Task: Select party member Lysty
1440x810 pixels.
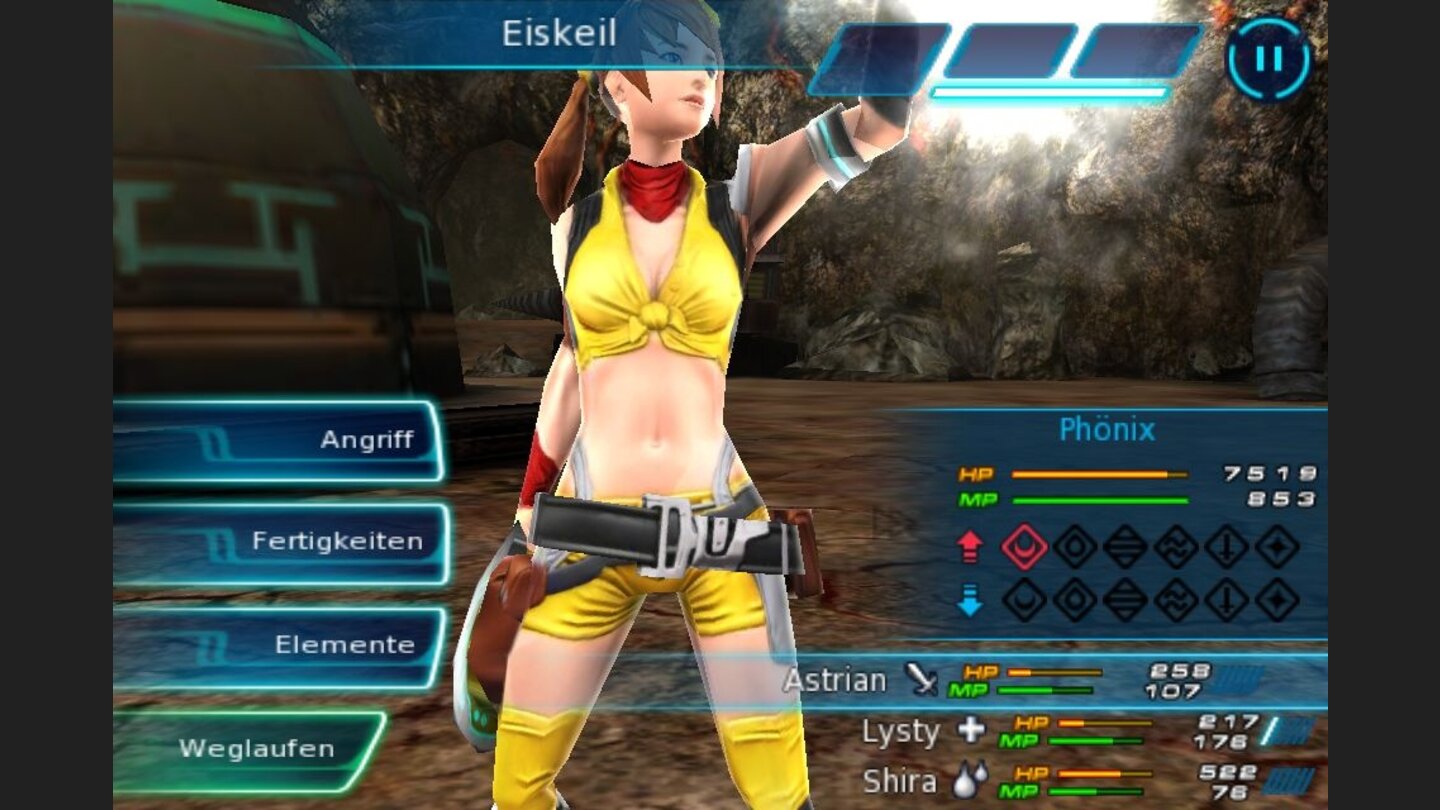Action: [901, 733]
